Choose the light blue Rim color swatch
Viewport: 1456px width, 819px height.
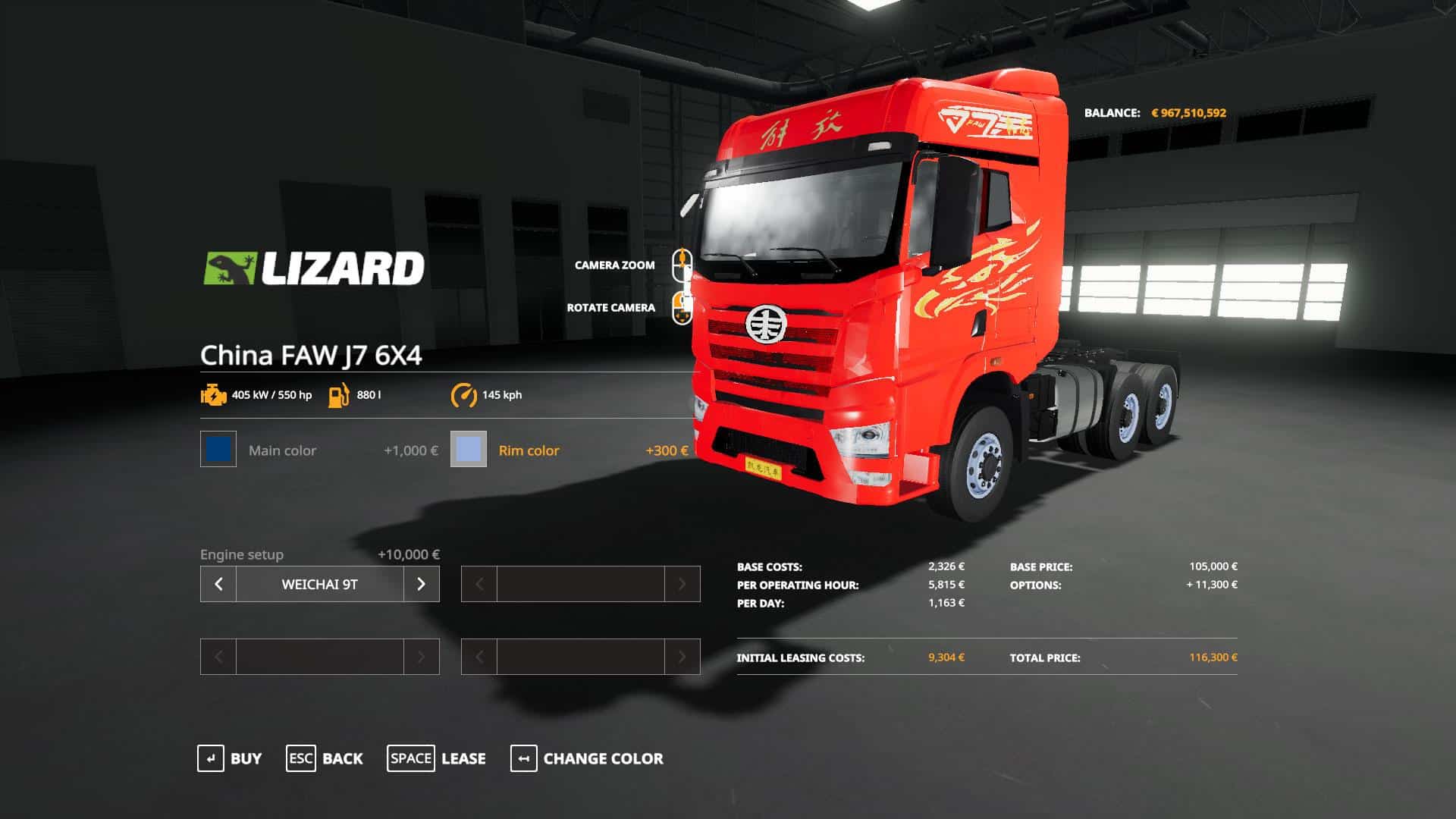click(x=469, y=449)
